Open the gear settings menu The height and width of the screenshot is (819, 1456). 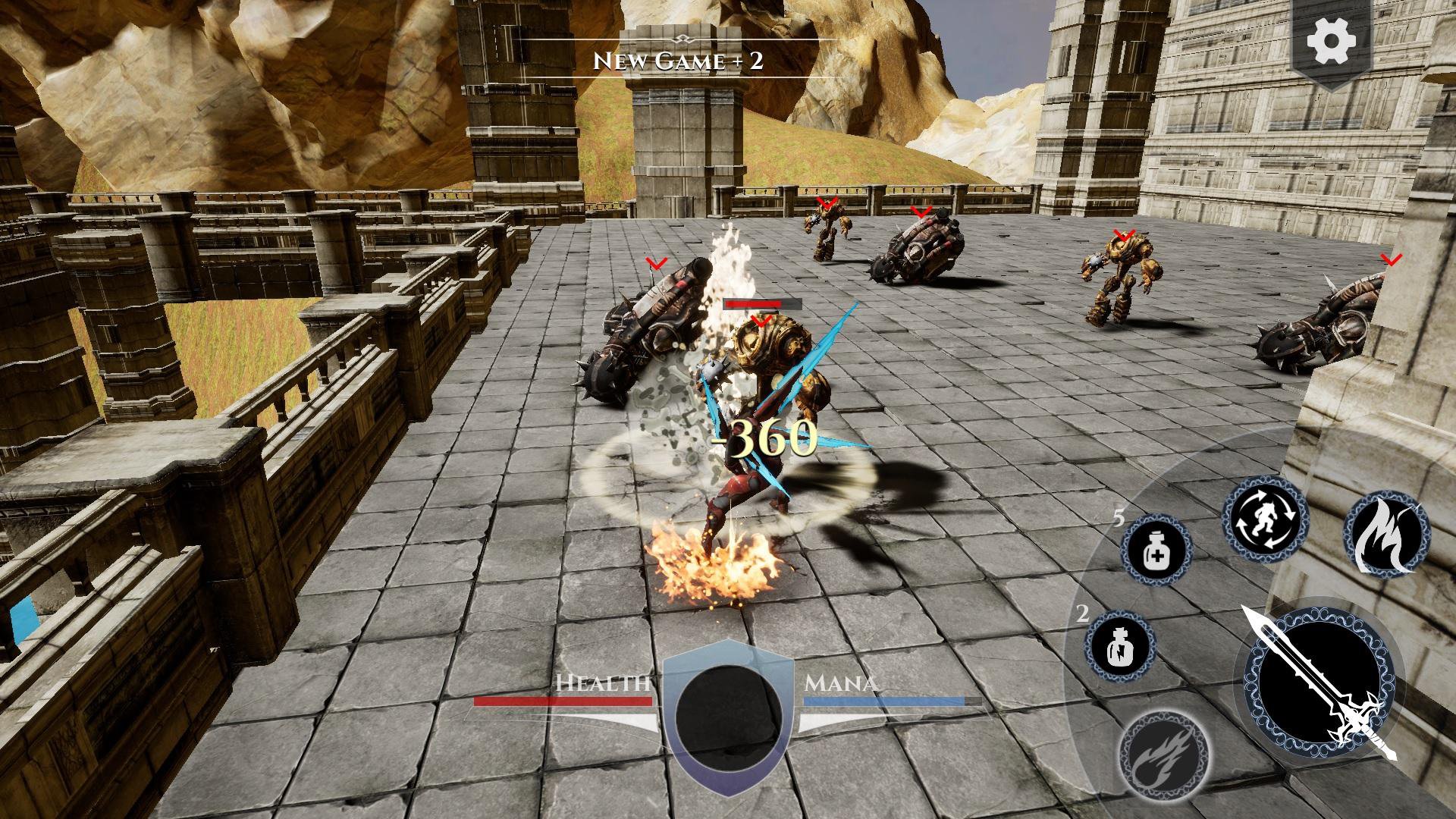(x=1333, y=43)
